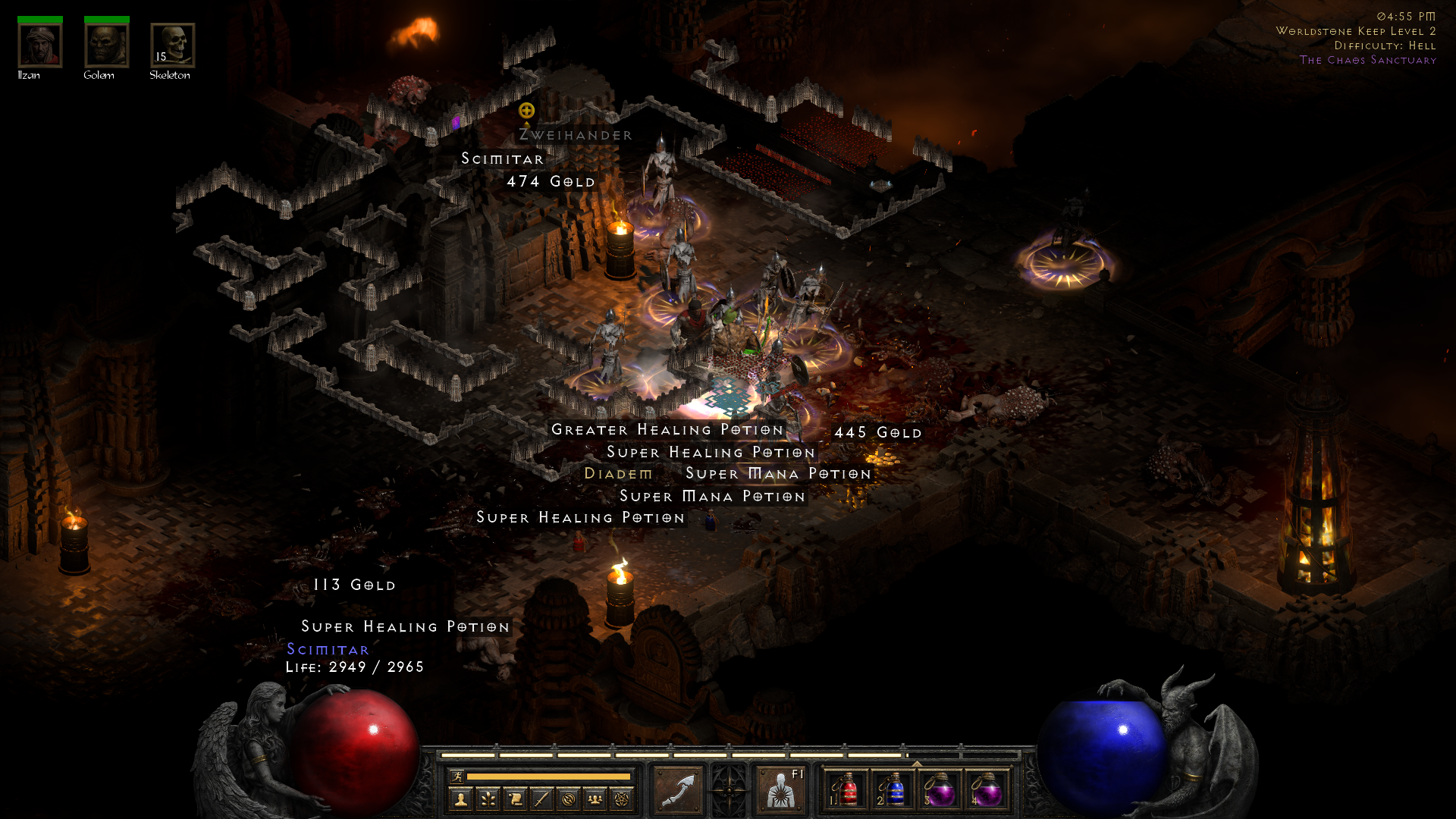Open the quest log scroll
The image size is (1456, 819).
515,799
